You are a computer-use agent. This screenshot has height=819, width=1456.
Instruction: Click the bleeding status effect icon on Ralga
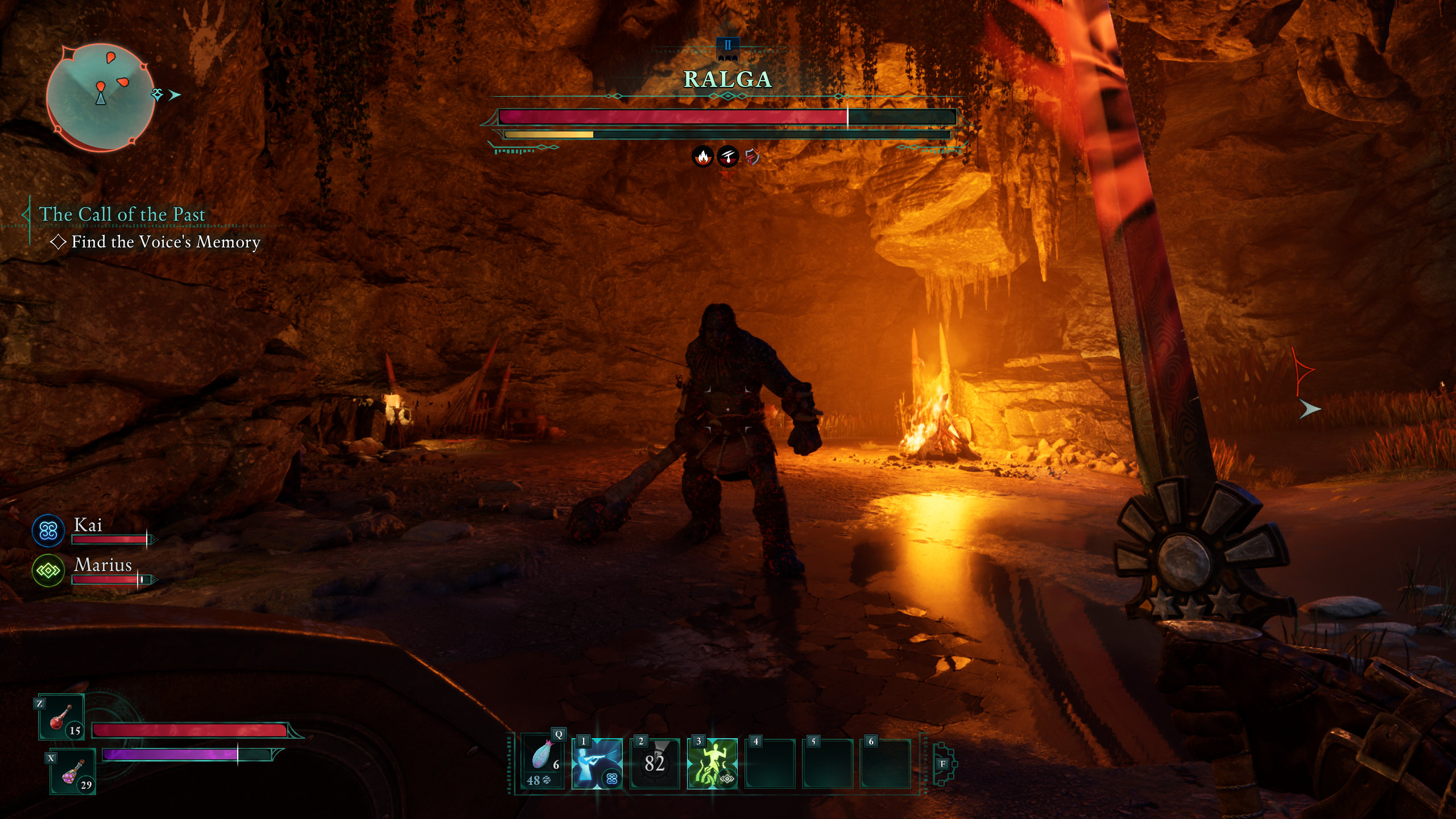pos(727,156)
